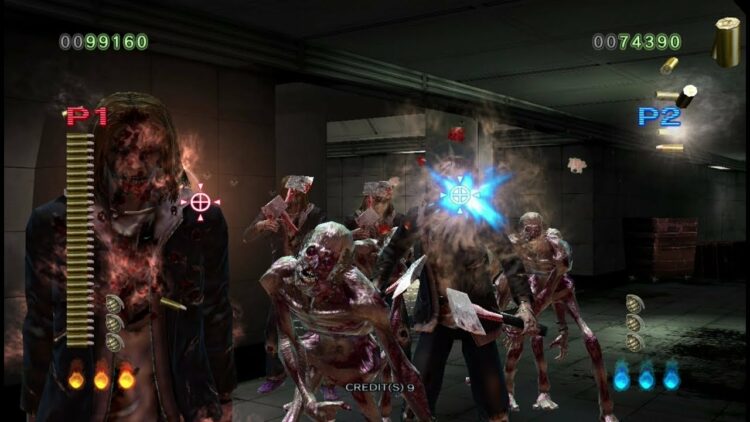The width and height of the screenshot is (750, 422).
Task: Select the P1 grenade stock icons
Action: [x=114, y=322]
